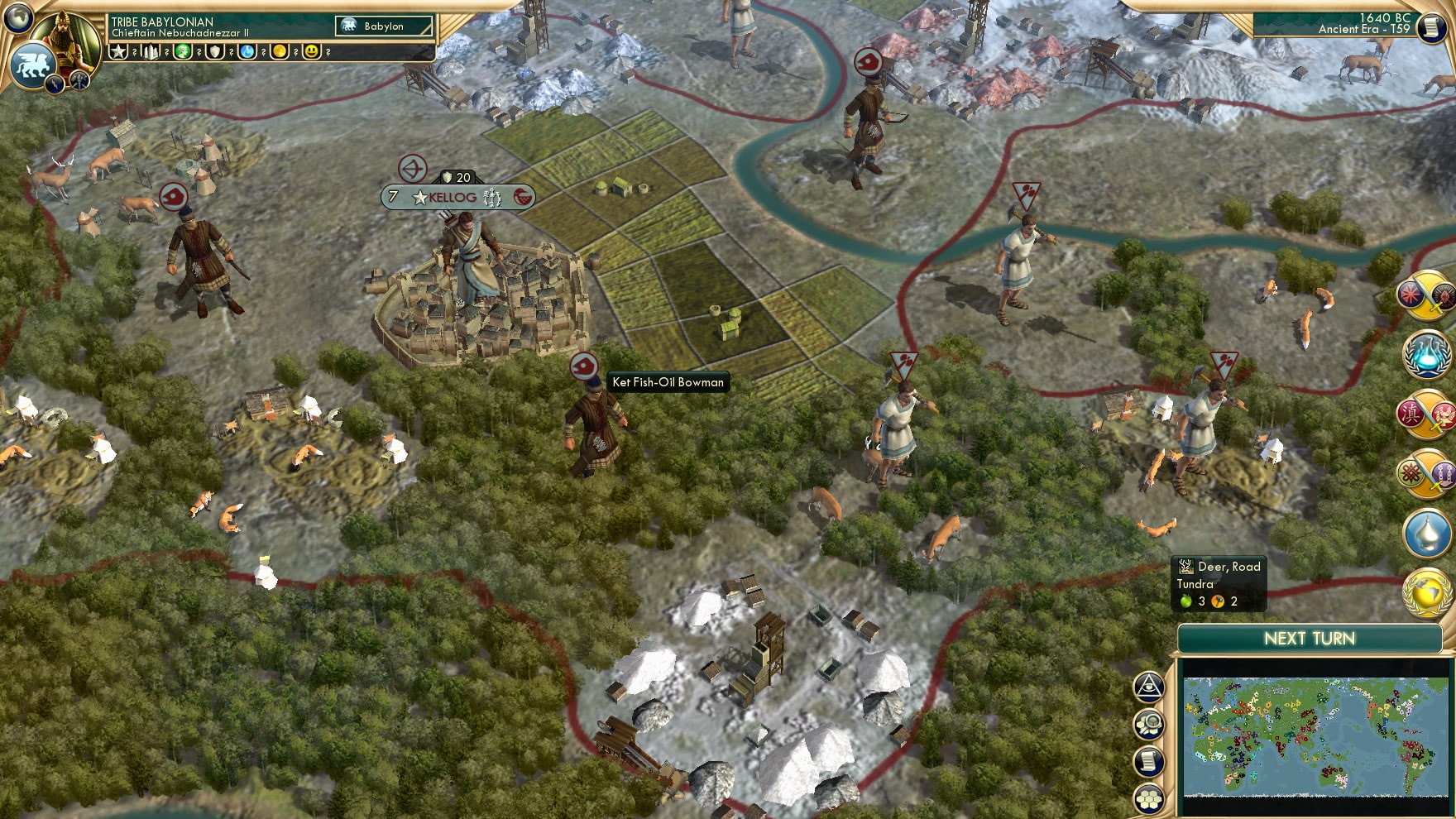Click the golden globe laurel icon

(x=1426, y=591)
